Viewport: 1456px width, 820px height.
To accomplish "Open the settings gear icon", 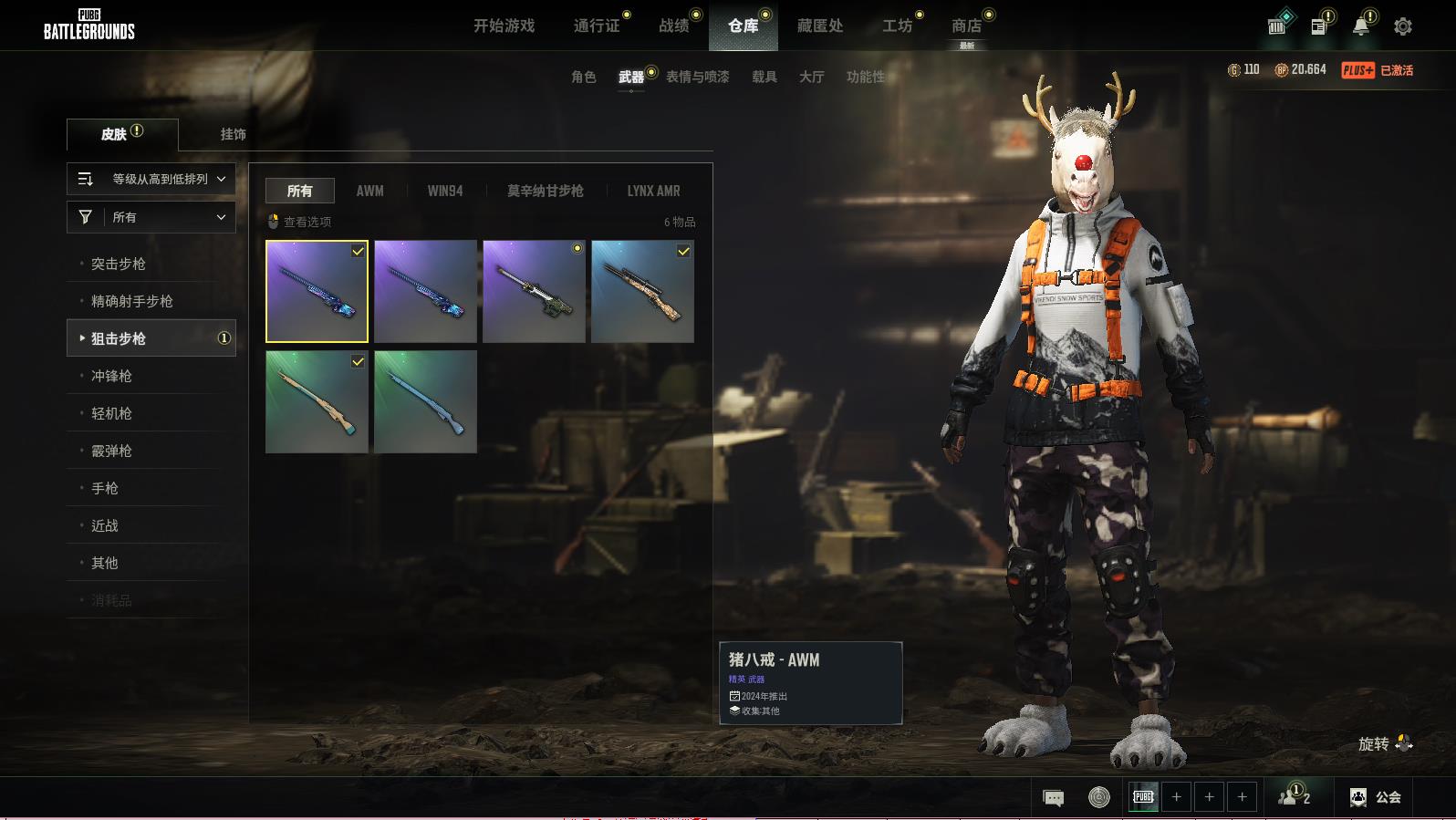I will pos(1403,26).
